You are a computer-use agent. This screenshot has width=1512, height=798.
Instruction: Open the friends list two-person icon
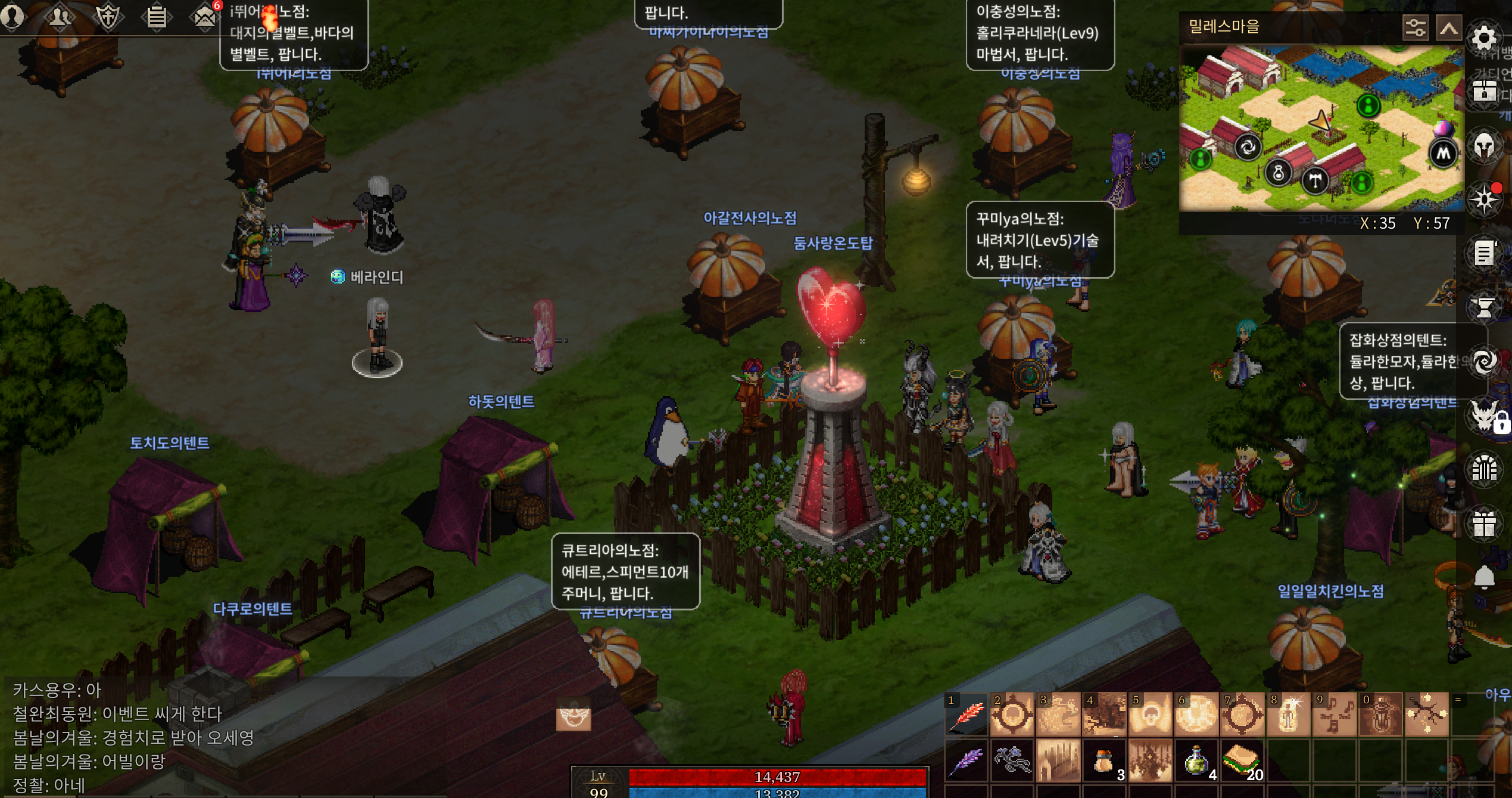[60, 17]
